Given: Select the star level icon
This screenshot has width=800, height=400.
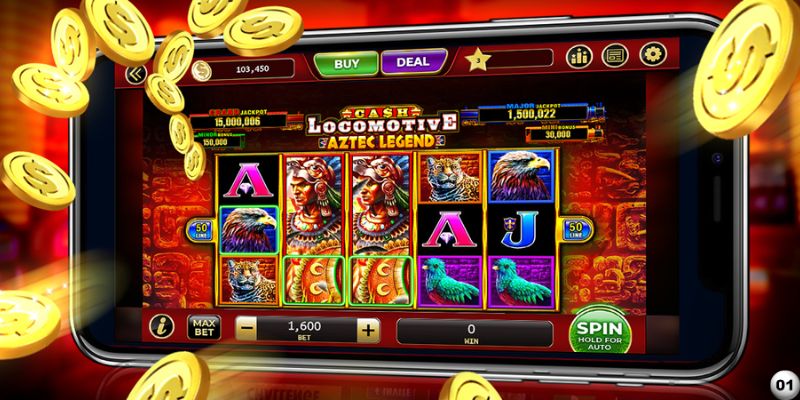Looking at the screenshot, I should click(478, 60).
